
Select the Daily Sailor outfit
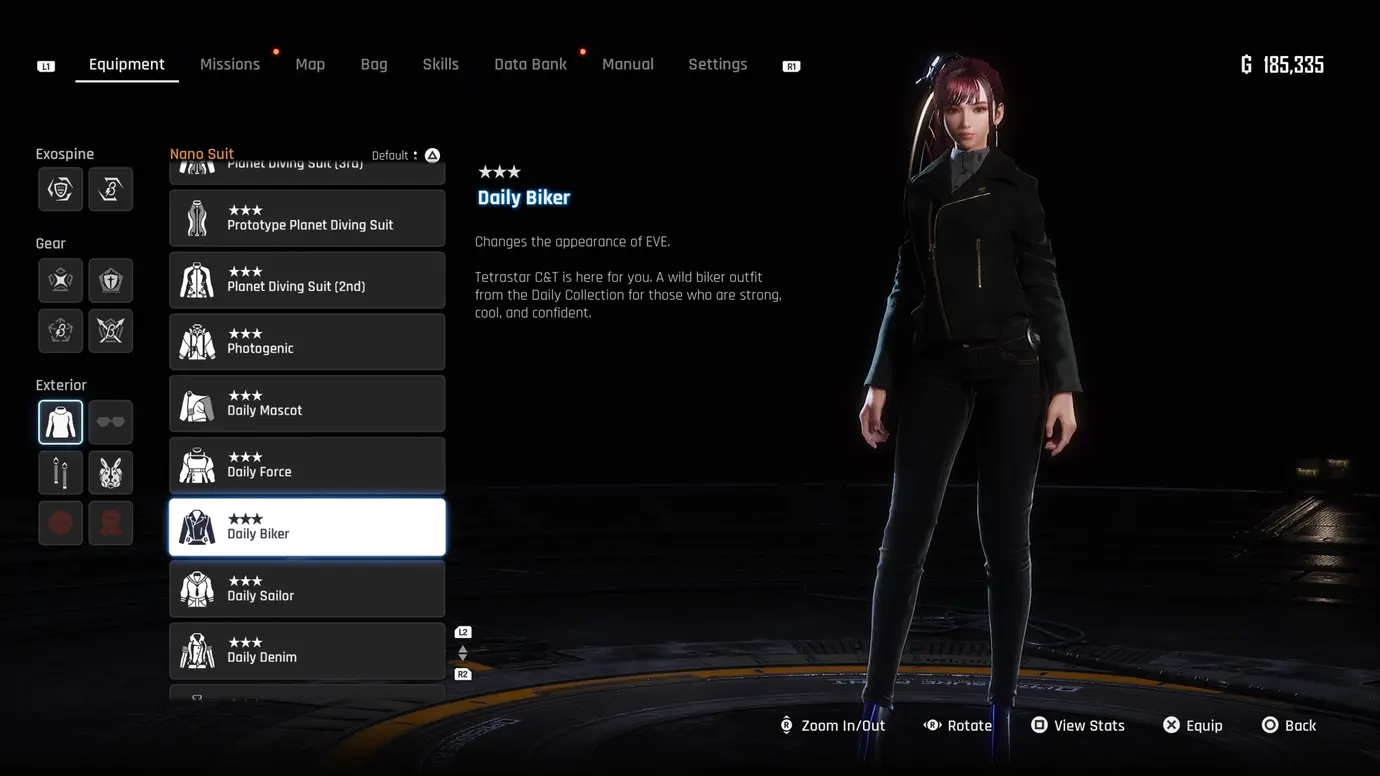[x=307, y=589]
